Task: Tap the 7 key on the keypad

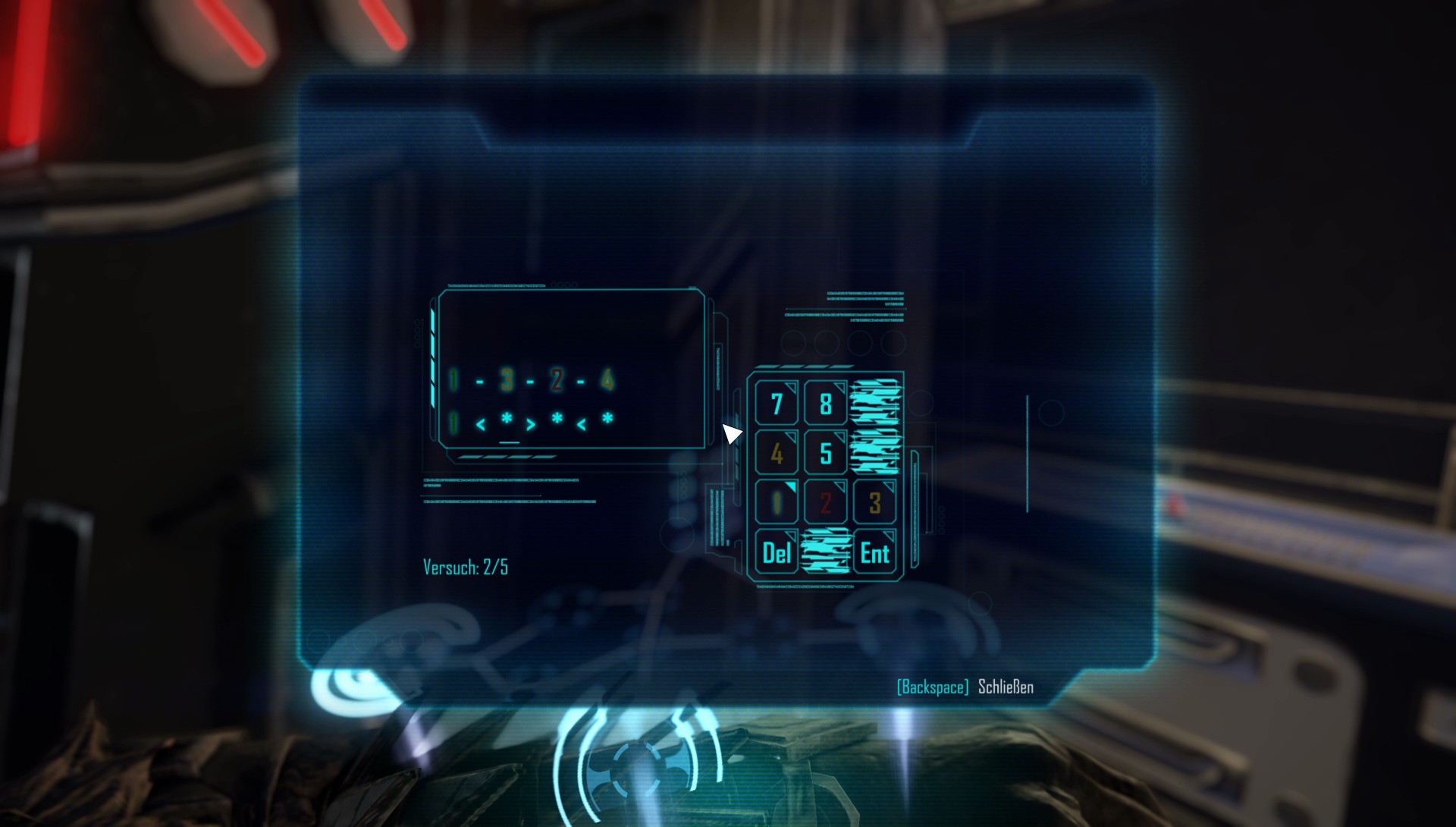Action: click(x=777, y=404)
